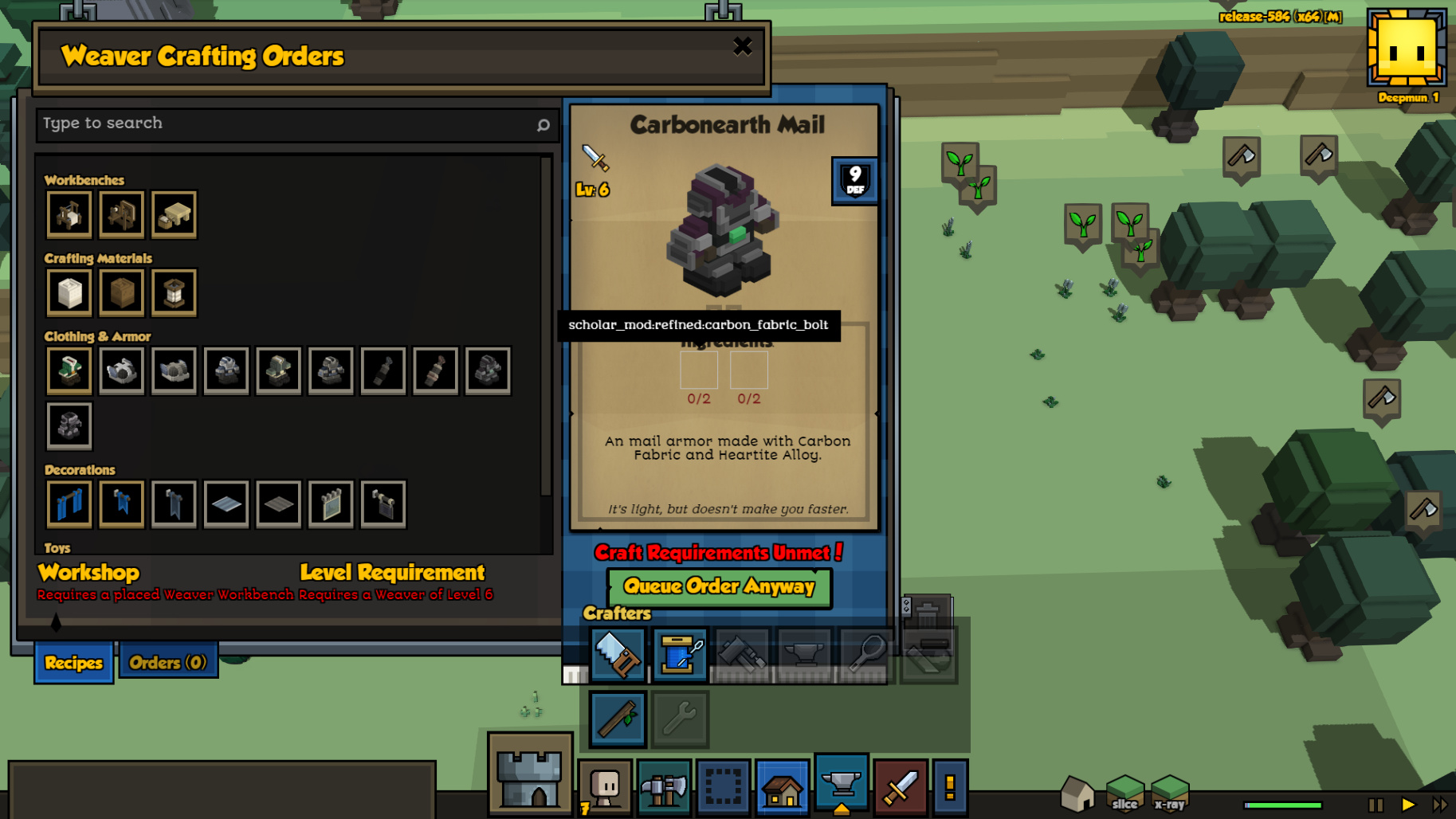Select the white cloth bolt recipe

click(x=69, y=292)
